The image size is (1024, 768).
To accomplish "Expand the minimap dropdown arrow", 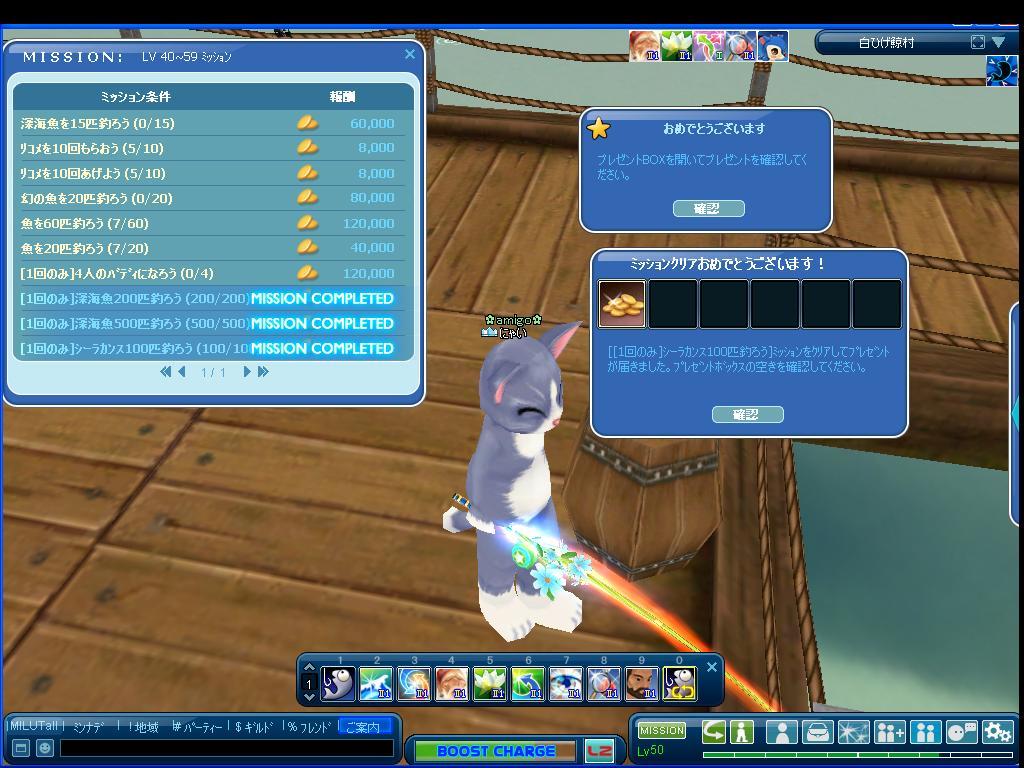I will pos(998,42).
